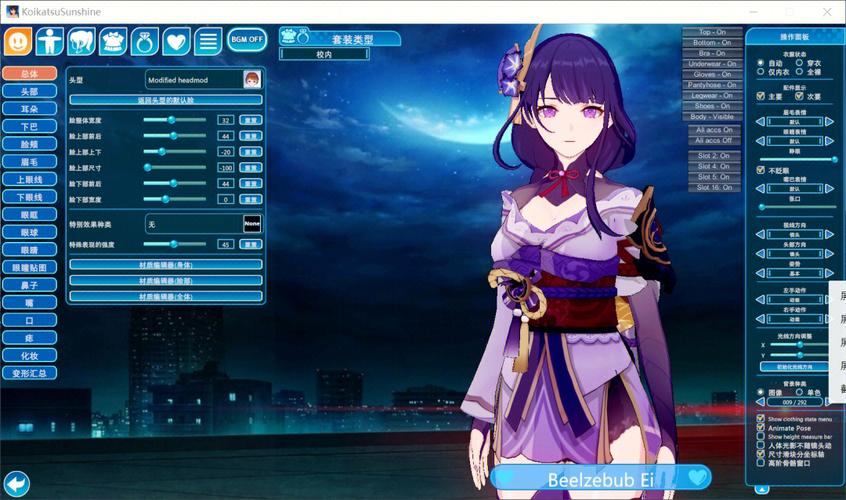Click 返回头型的默认脸 button
This screenshot has height=500, width=846.
165,100
